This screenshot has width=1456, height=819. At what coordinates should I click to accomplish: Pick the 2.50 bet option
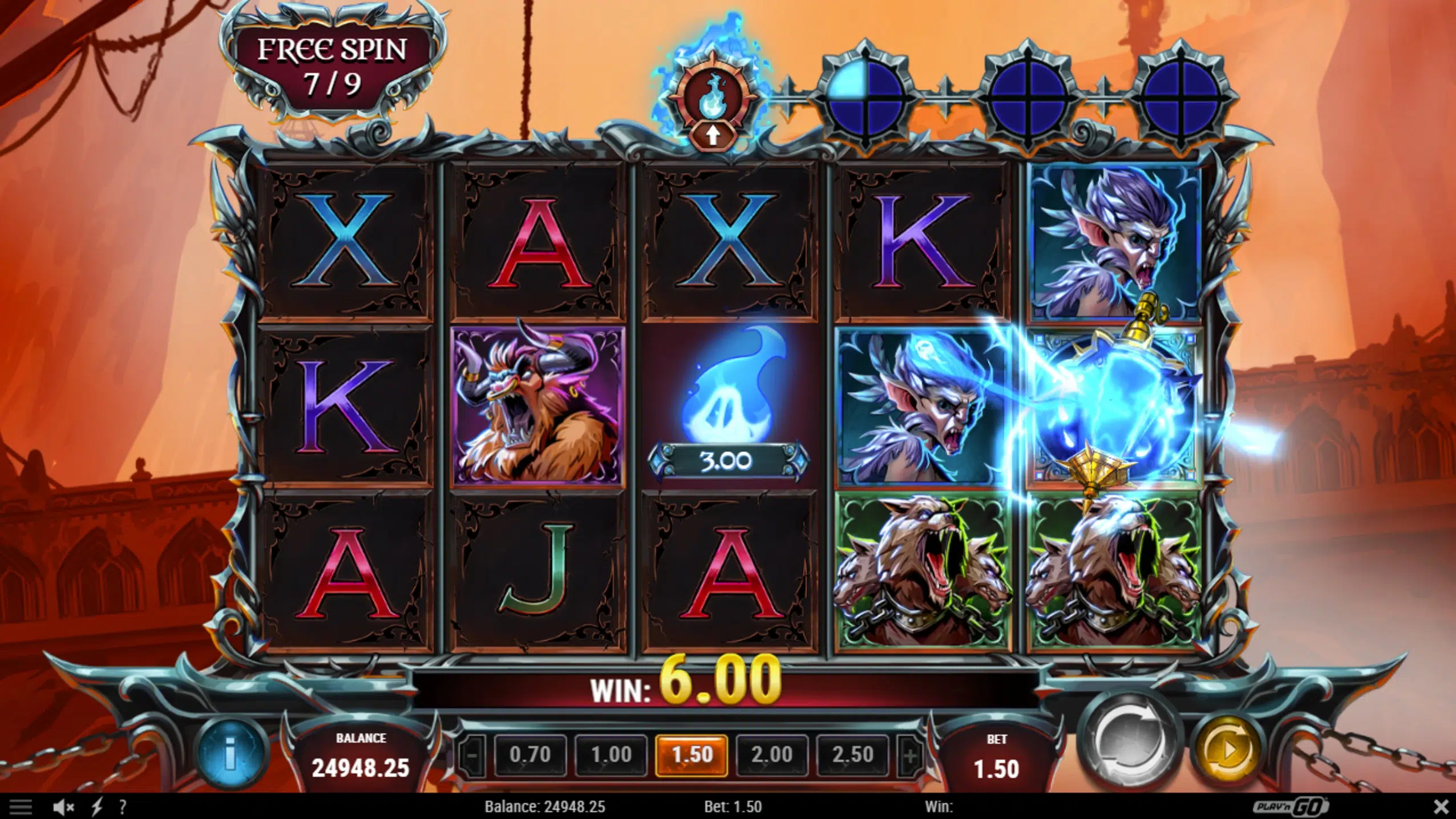[852, 755]
